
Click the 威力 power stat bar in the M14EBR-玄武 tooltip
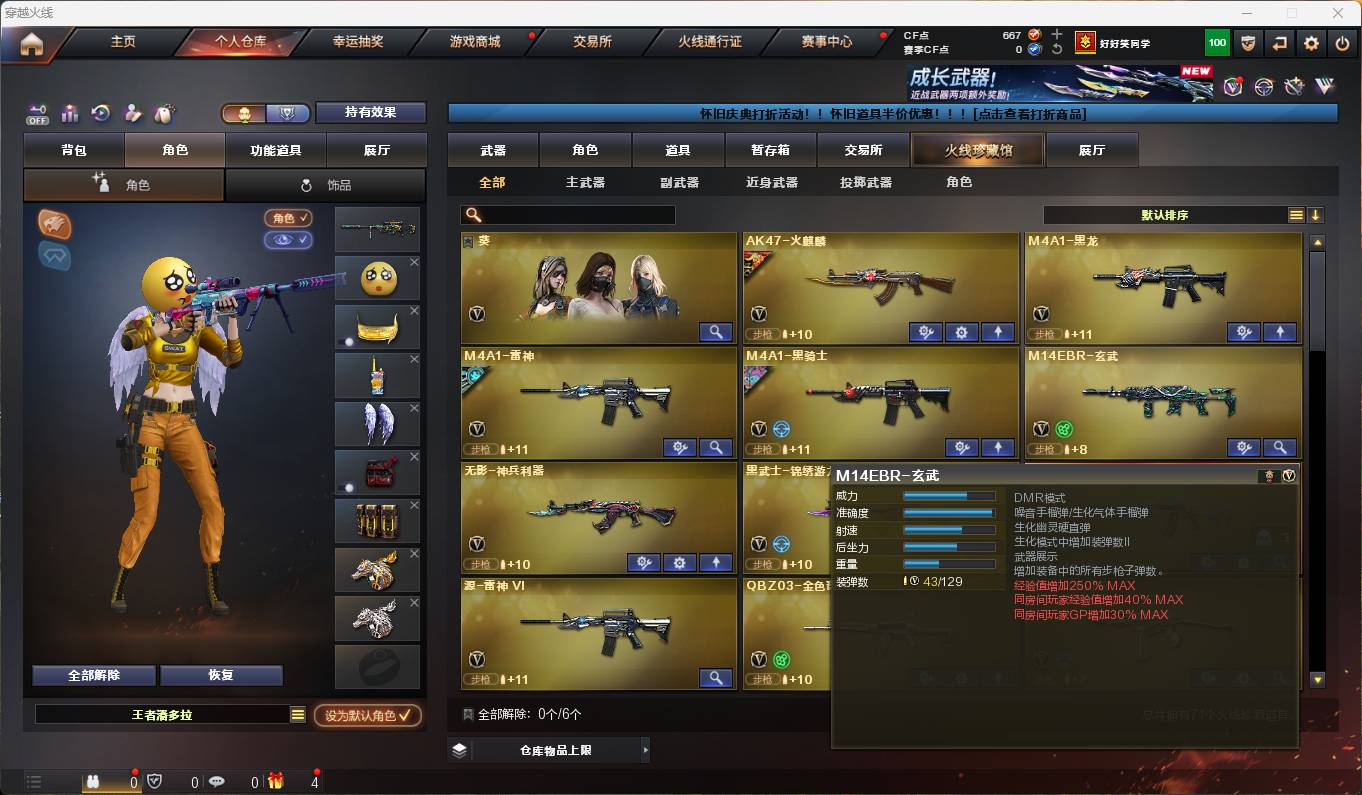pyautogui.click(x=948, y=495)
